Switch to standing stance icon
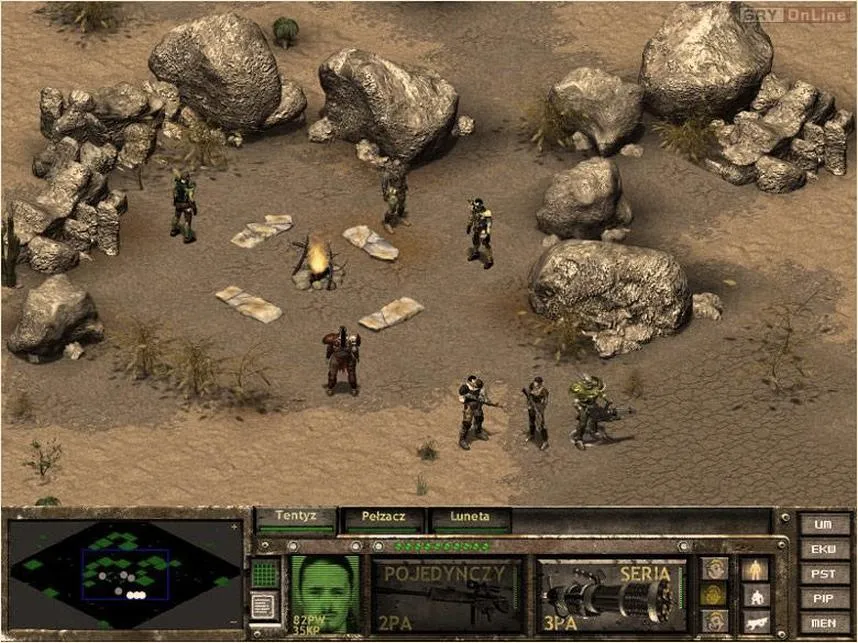This screenshot has width=858, height=643. [x=756, y=569]
